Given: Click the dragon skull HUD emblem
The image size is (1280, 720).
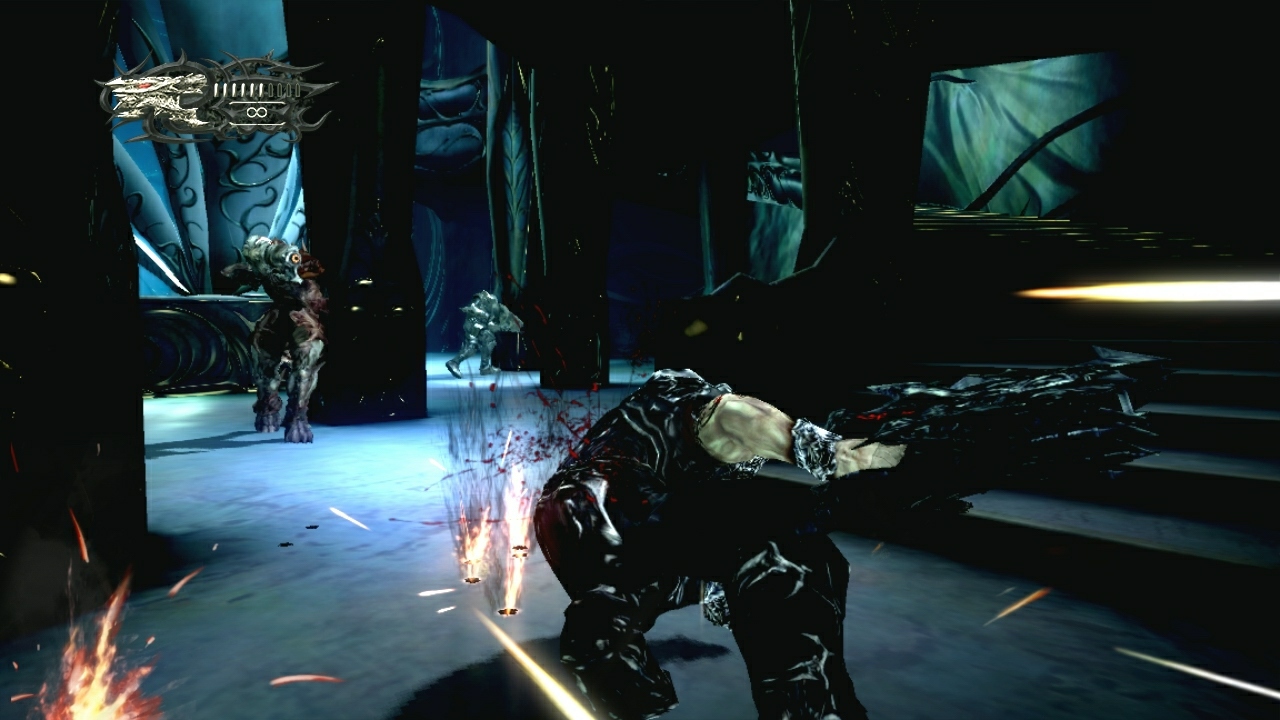Looking at the screenshot, I should pos(150,98).
